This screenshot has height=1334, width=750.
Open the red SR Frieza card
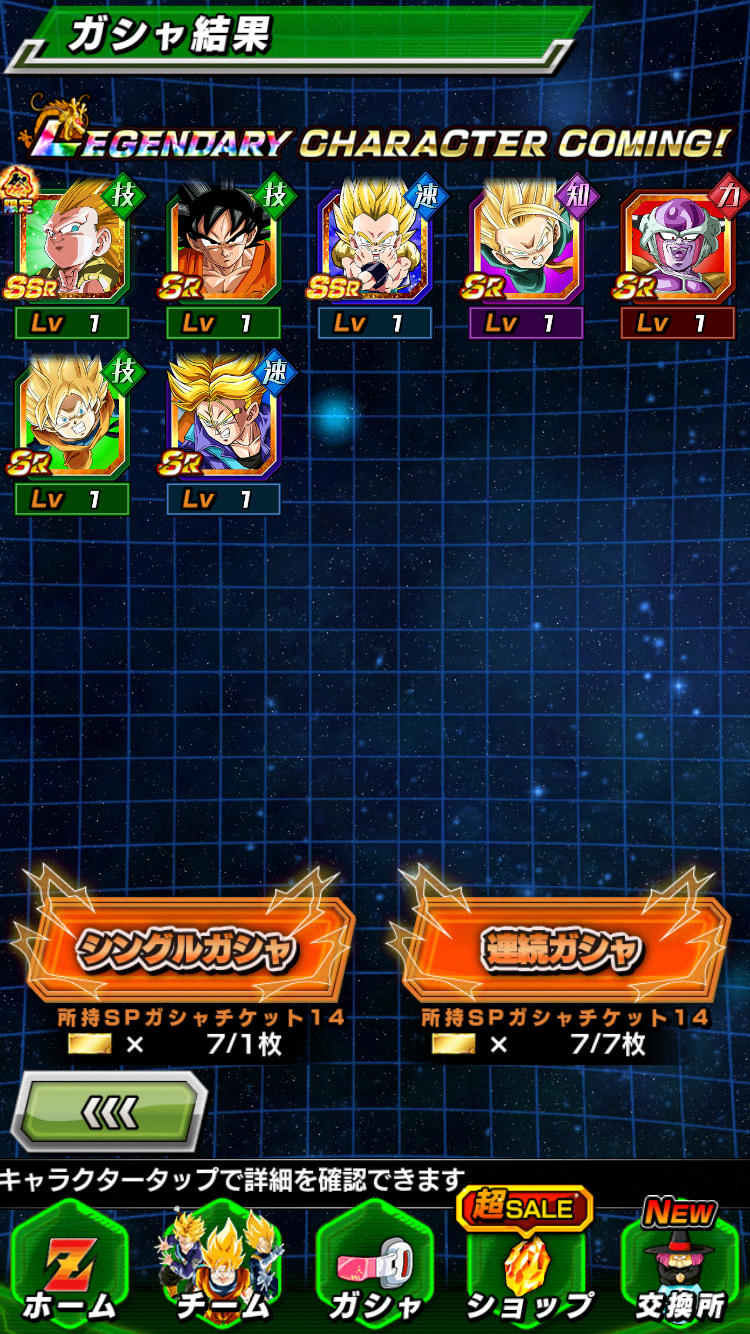(677, 246)
